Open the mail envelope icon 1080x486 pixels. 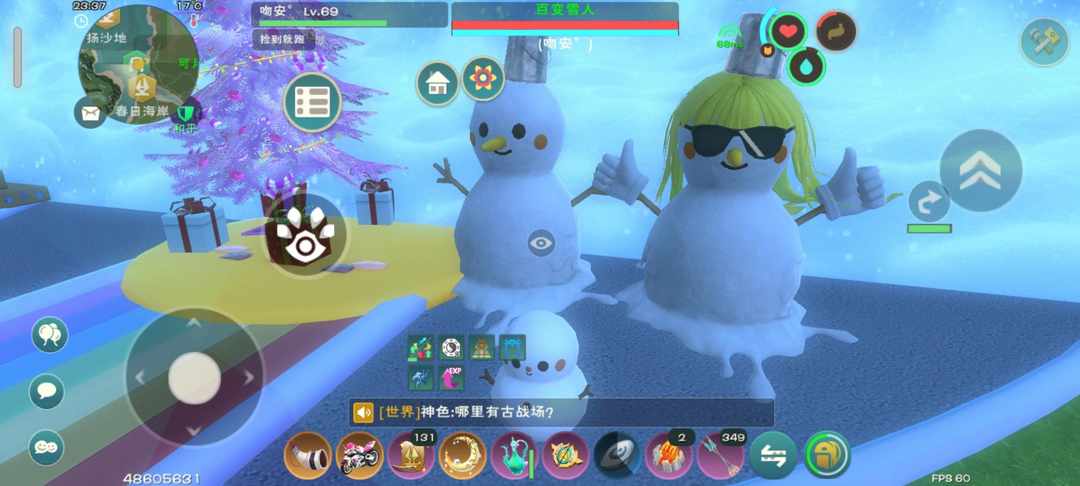coord(90,112)
